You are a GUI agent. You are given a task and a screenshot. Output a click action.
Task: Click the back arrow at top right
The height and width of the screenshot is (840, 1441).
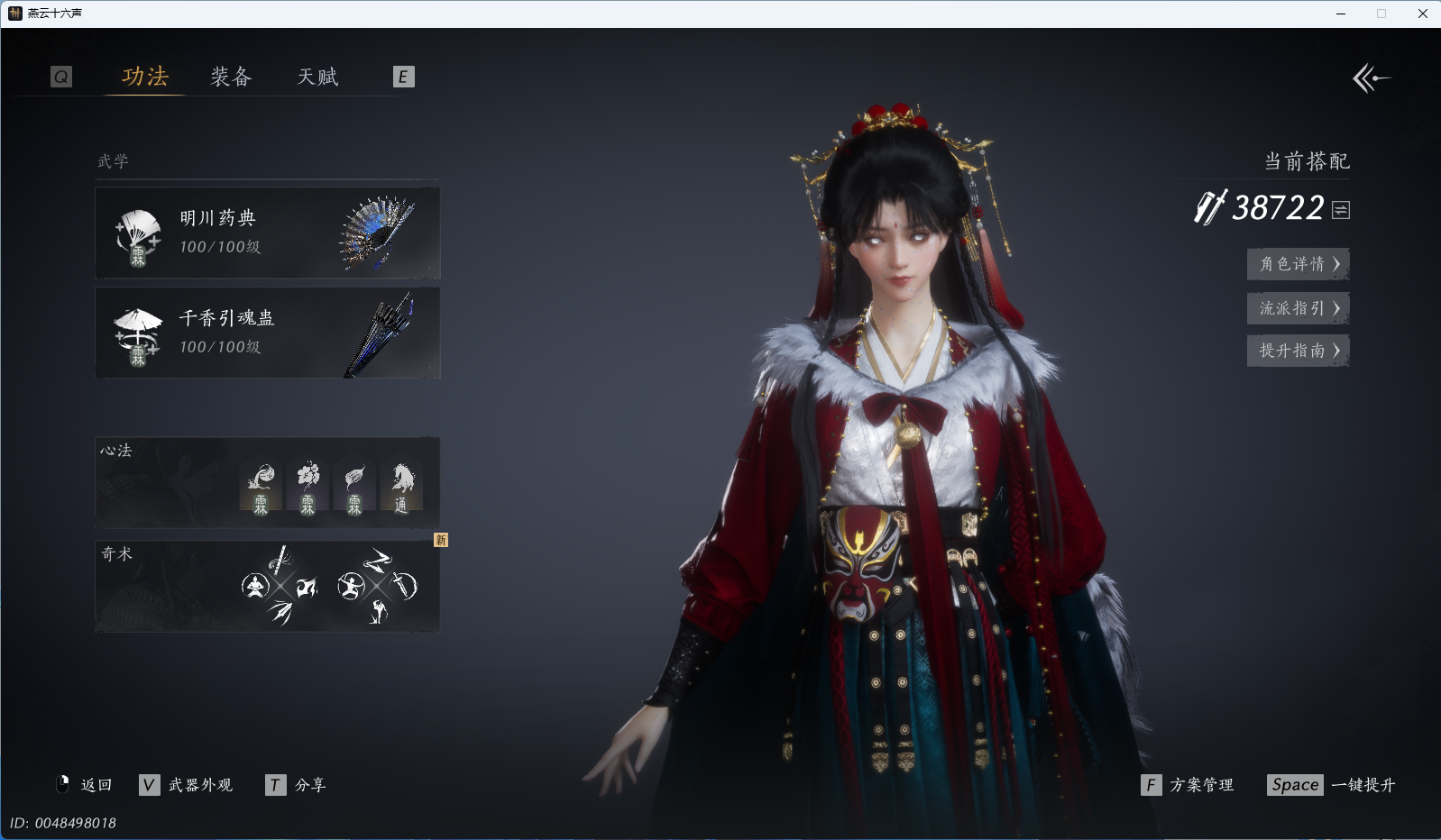pyautogui.click(x=1371, y=78)
